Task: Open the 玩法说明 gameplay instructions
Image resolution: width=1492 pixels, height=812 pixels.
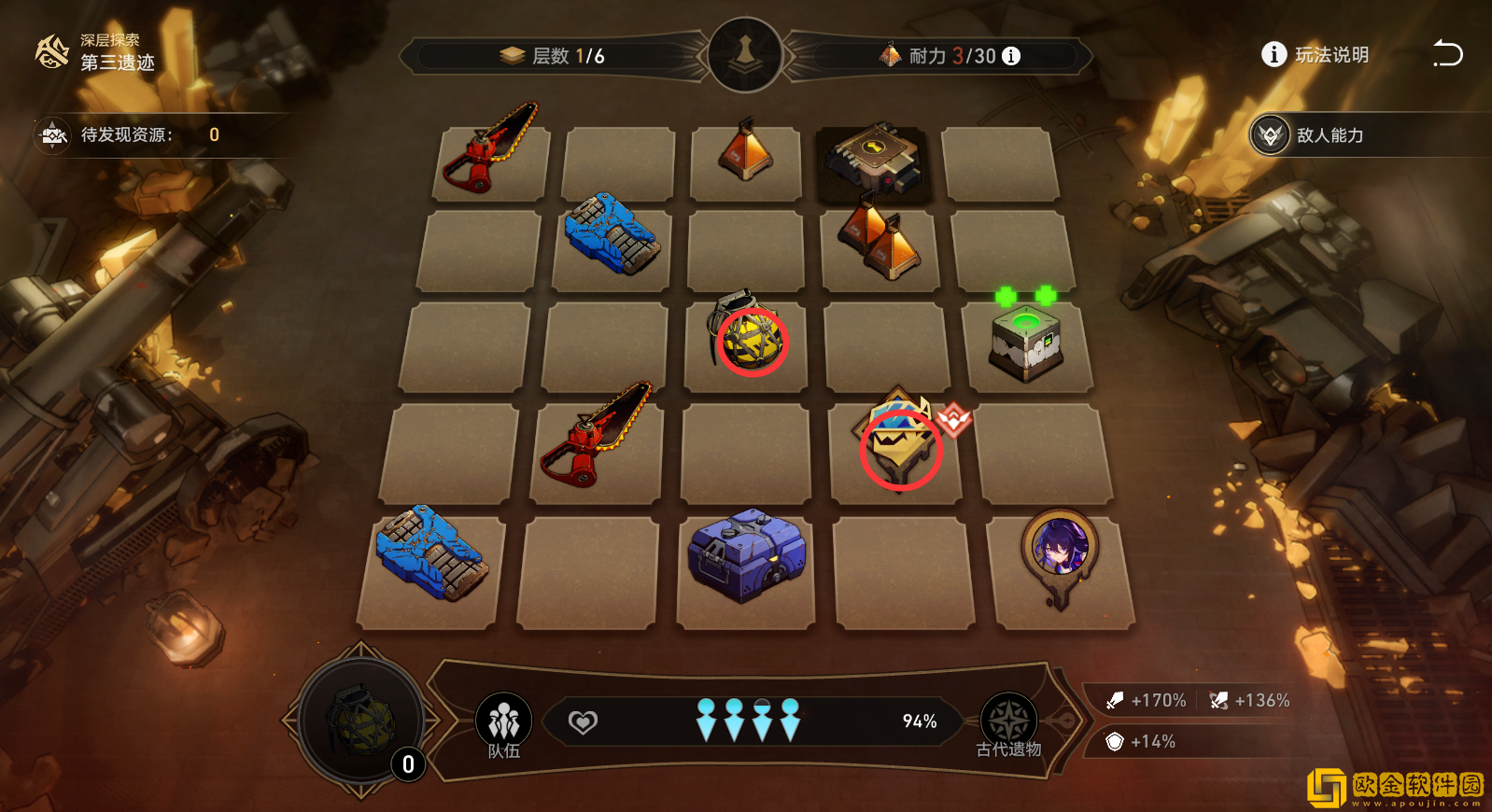Action: click(x=1316, y=55)
